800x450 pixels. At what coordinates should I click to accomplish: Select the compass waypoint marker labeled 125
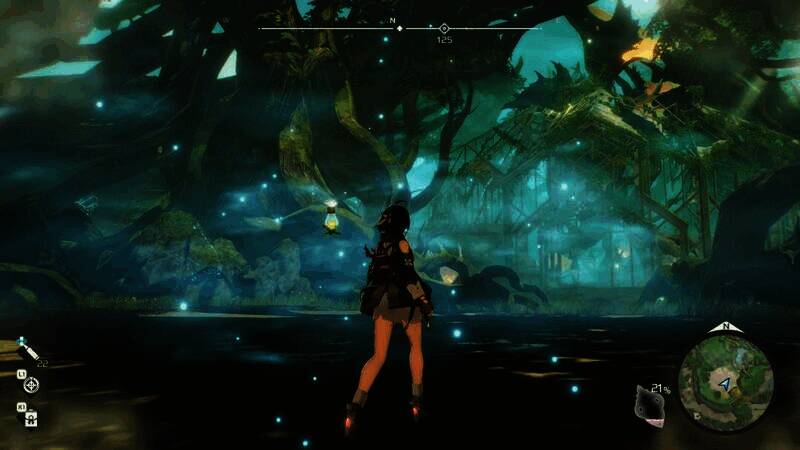coord(444,28)
